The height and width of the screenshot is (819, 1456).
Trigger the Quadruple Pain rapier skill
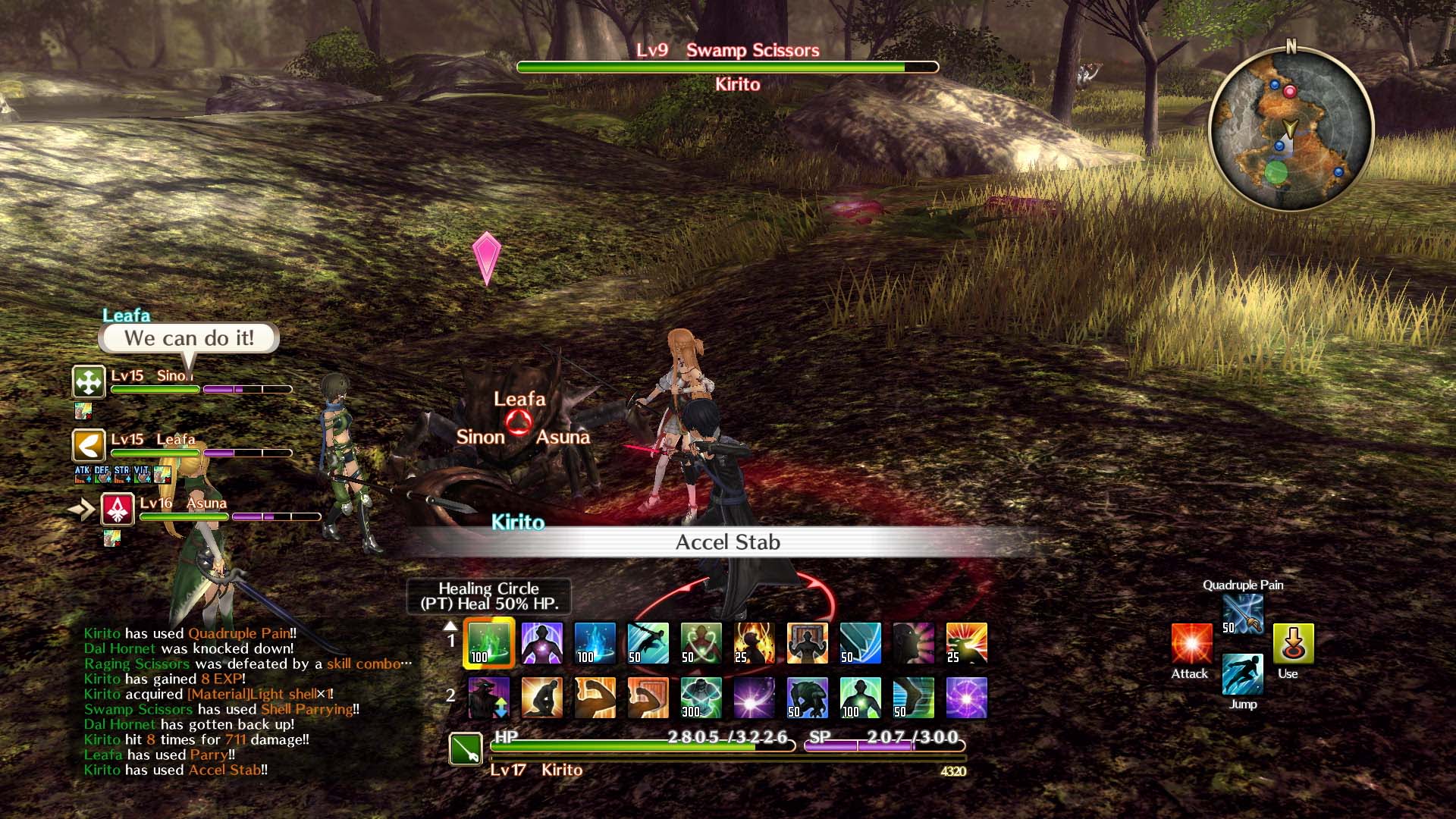pyautogui.click(x=1243, y=613)
